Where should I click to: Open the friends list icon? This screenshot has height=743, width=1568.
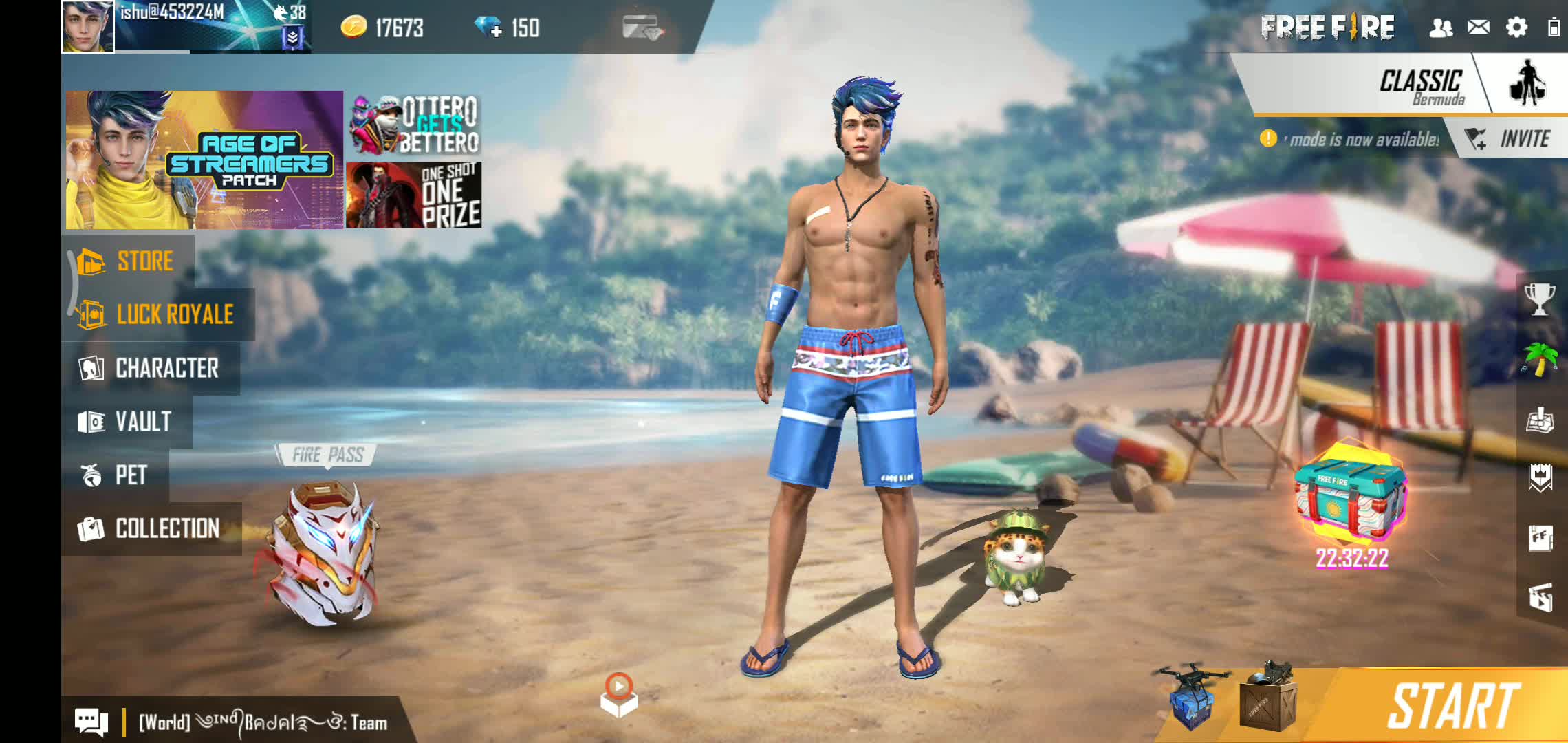point(1441,28)
